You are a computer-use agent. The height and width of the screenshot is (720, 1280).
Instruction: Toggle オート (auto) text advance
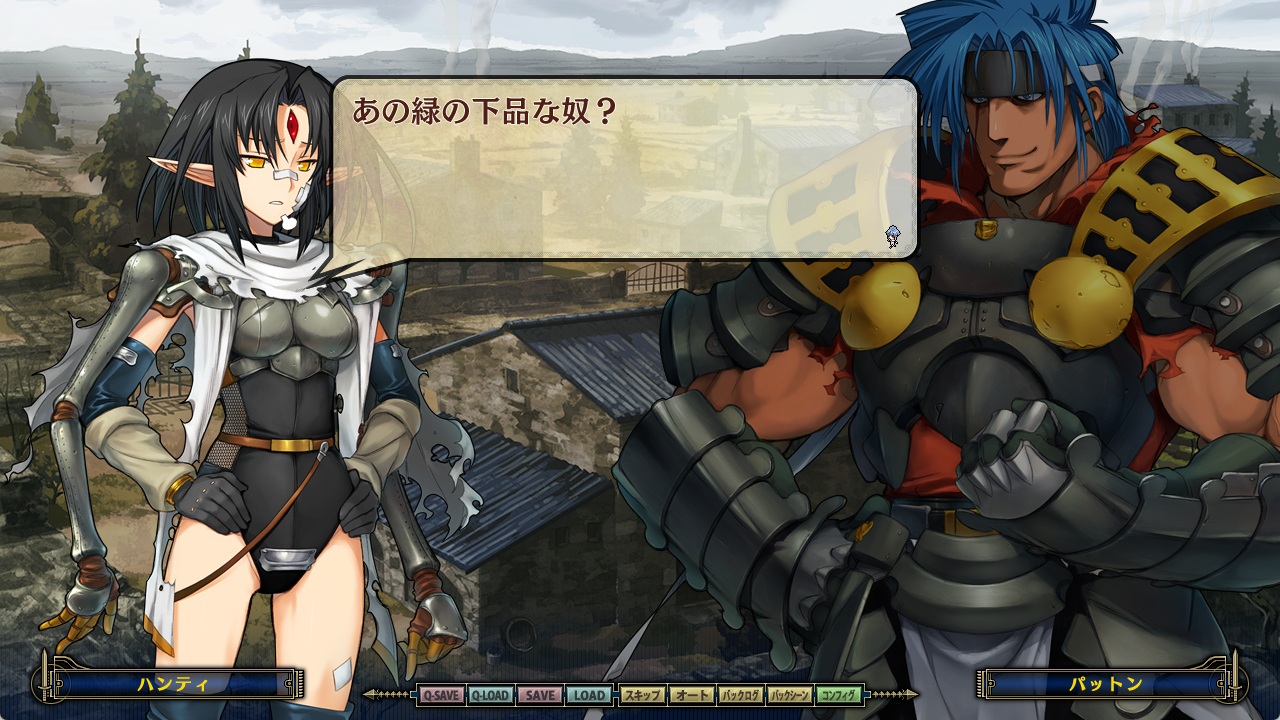[x=691, y=695]
